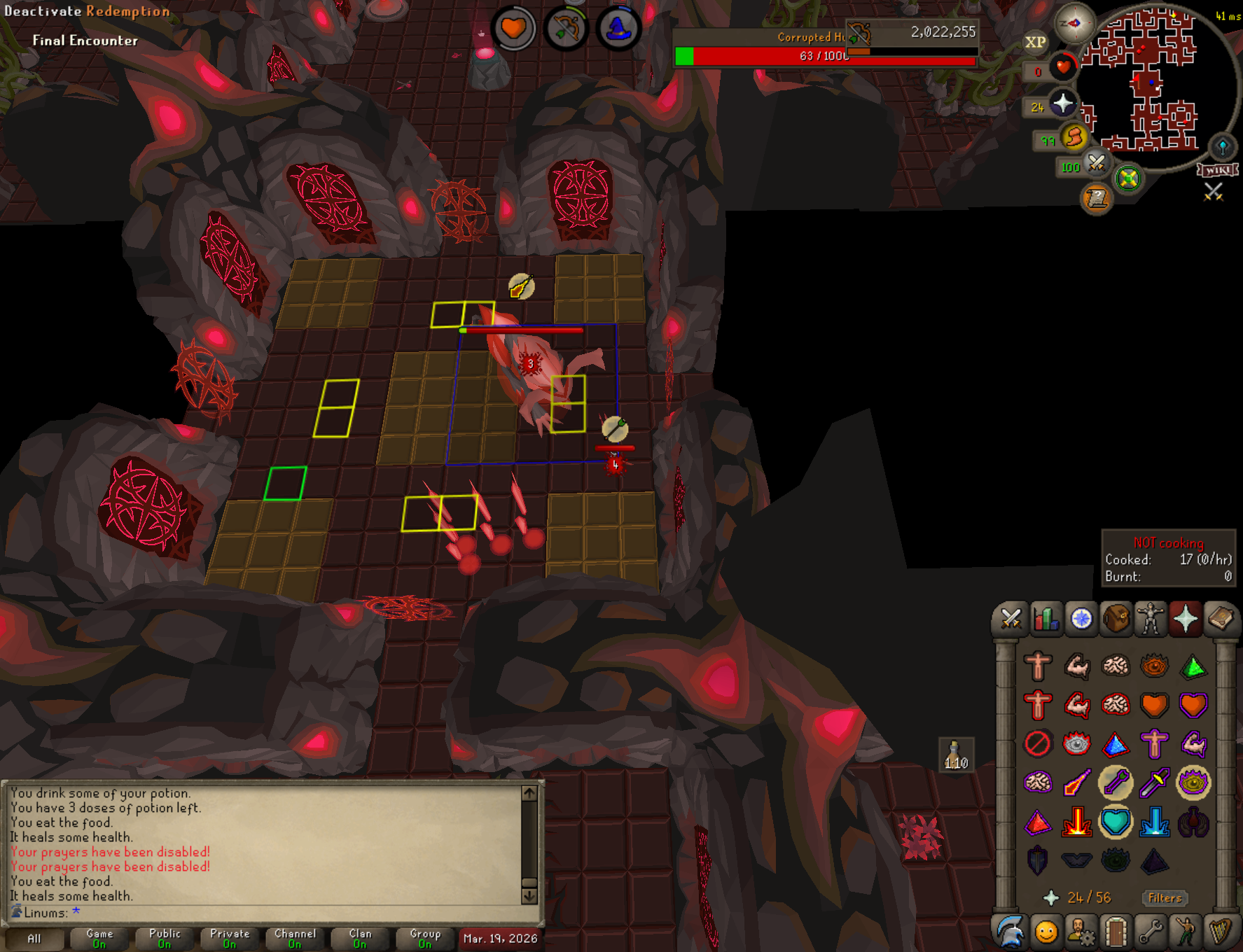
Task: Open the Combat Options tab
Action: [x=1011, y=619]
